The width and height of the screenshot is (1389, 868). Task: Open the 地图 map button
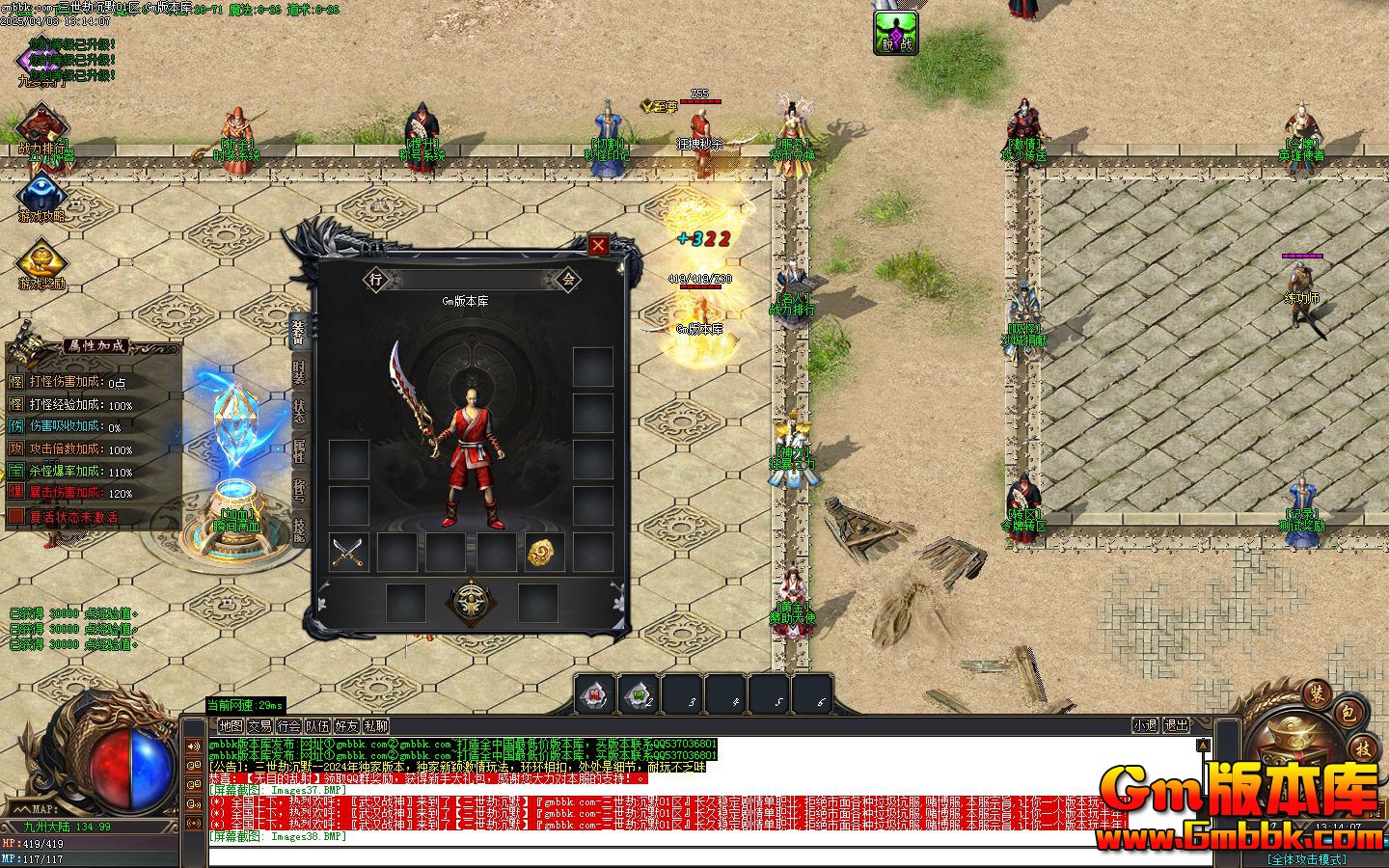231,726
